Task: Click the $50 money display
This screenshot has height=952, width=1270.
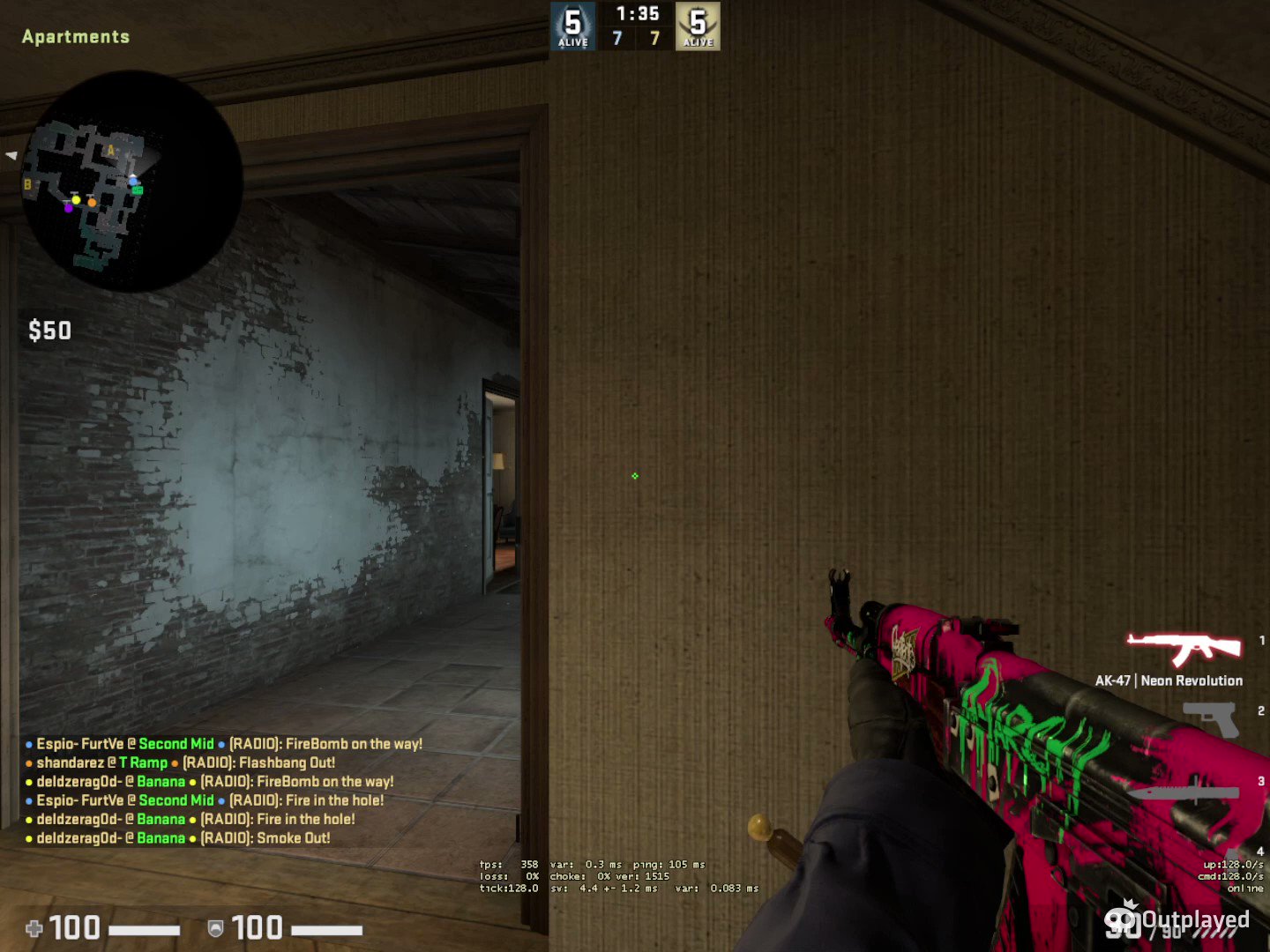Action: pos(50,331)
